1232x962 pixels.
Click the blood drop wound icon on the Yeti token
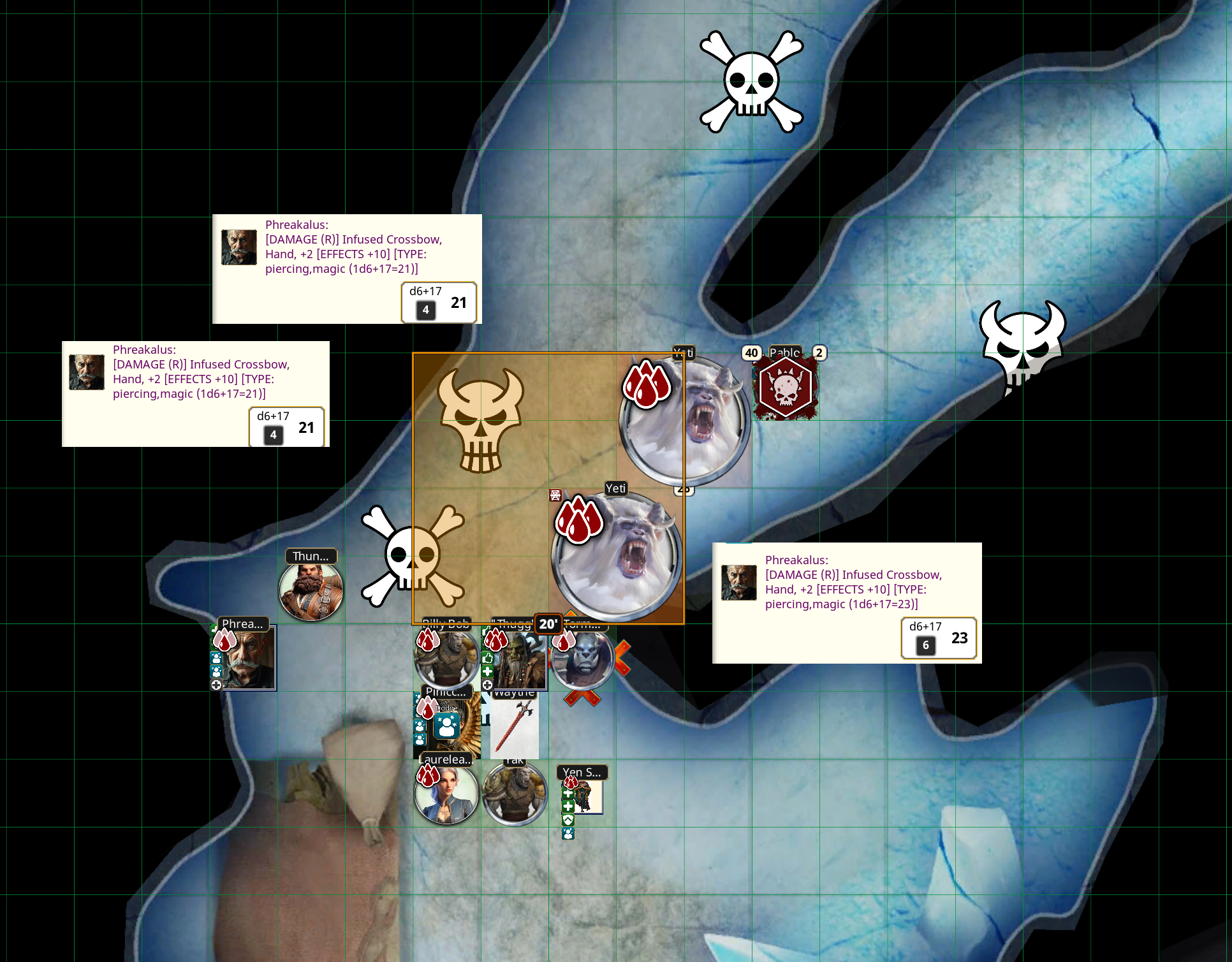tap(646, 386)
